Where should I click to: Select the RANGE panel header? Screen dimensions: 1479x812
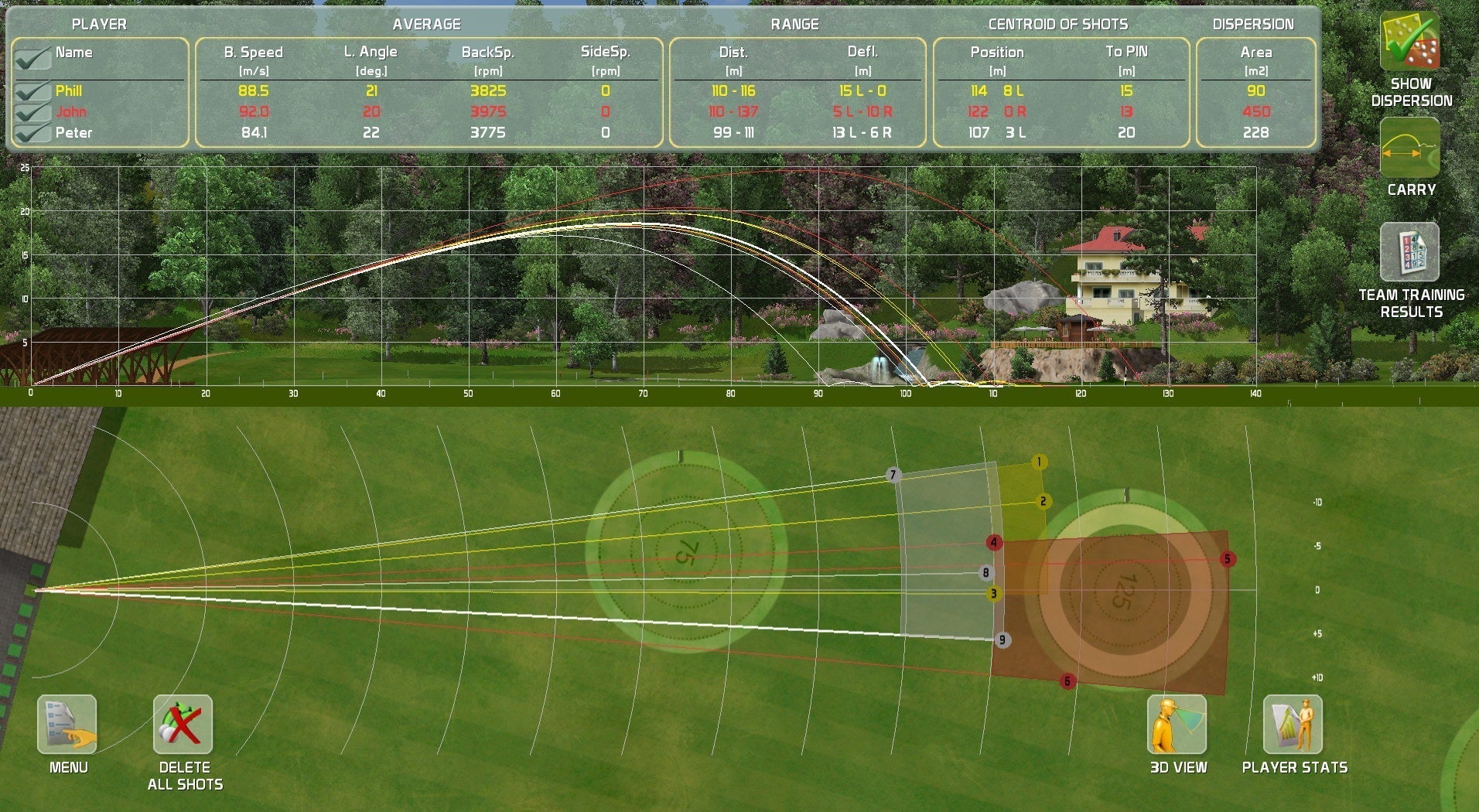pos(796,24)
